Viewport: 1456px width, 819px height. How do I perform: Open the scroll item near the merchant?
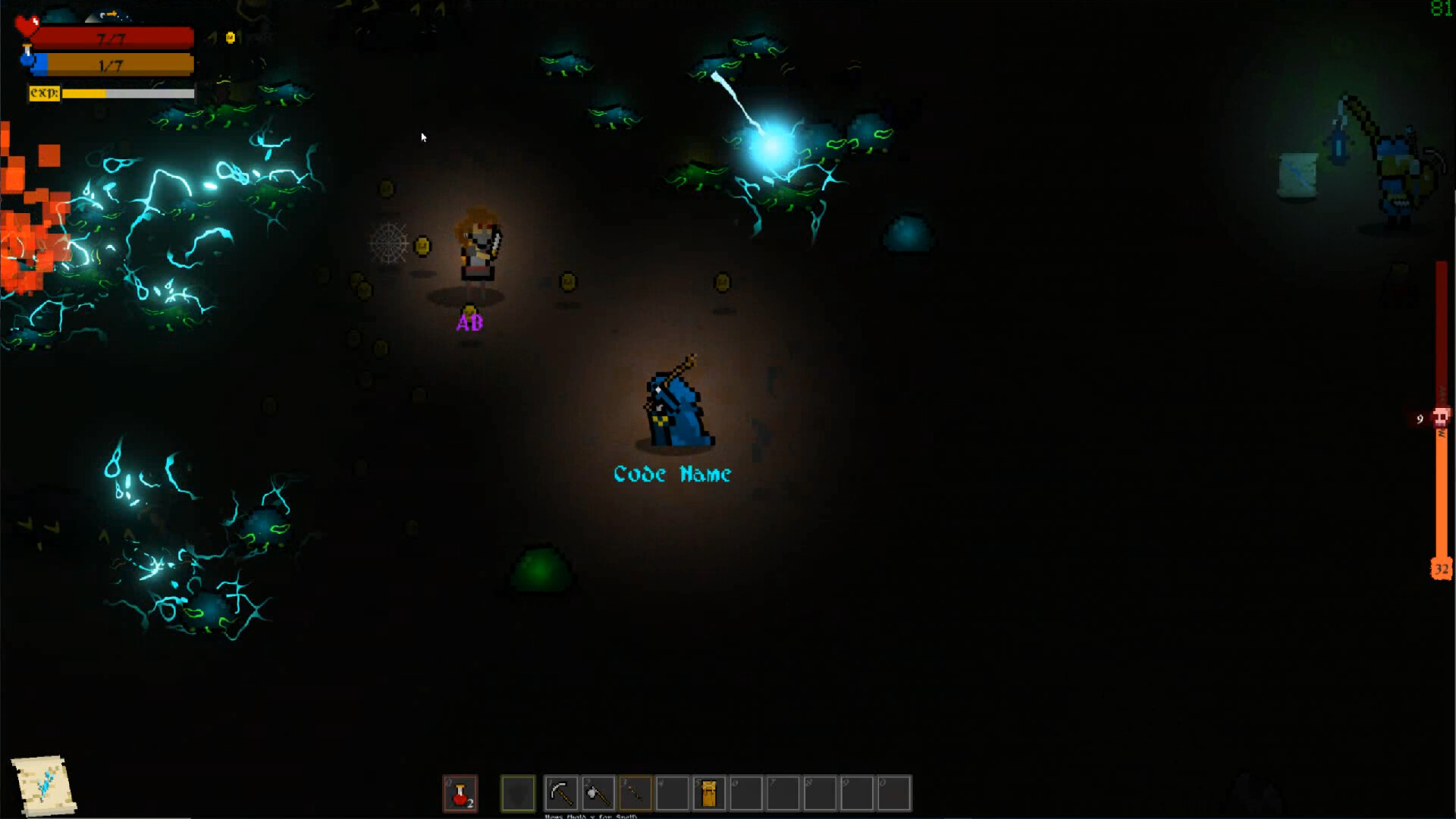coord(1298,176)
